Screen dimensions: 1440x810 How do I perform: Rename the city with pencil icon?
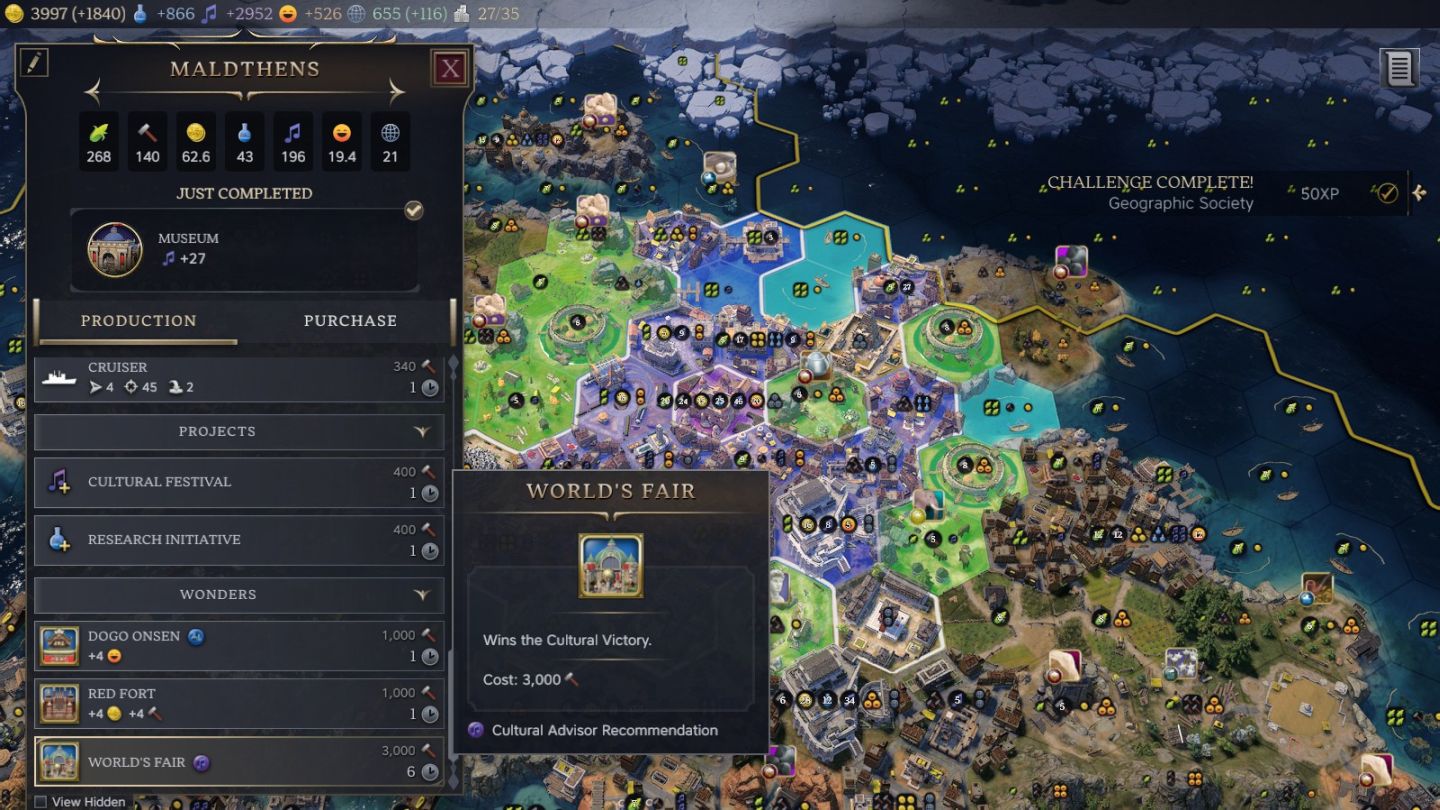[34, 62]
